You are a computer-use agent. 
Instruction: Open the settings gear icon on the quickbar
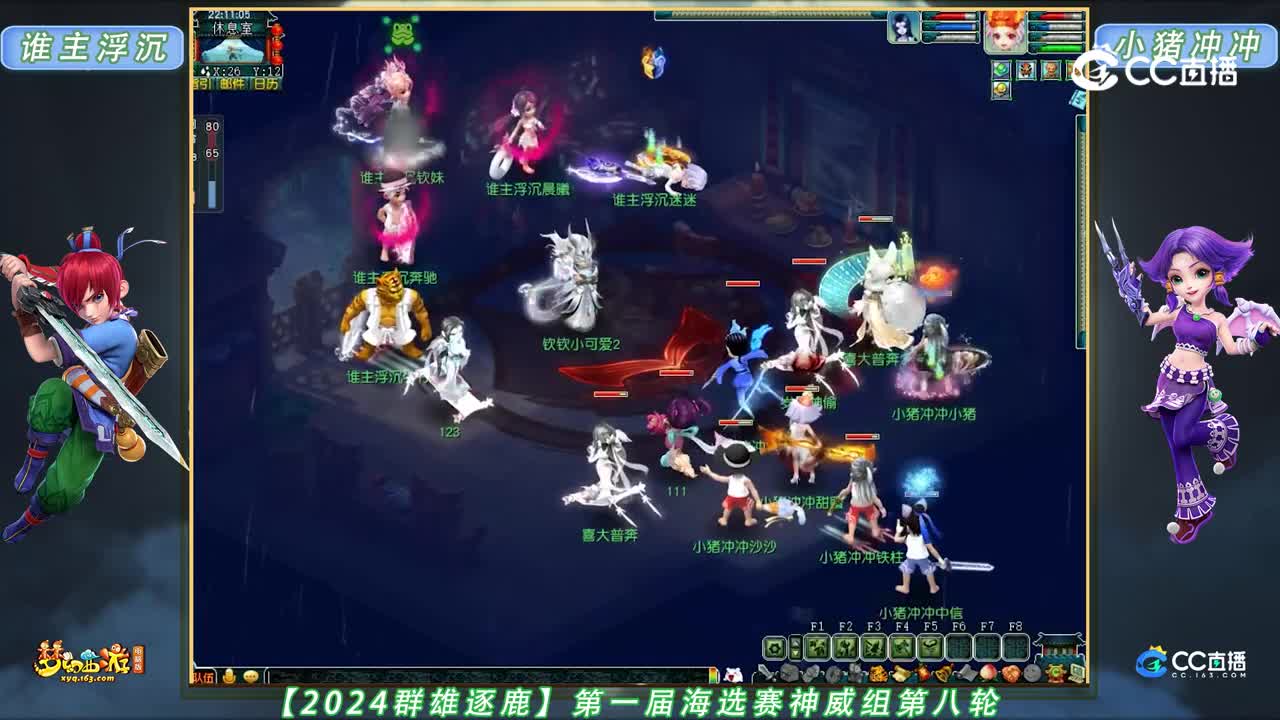775,646
